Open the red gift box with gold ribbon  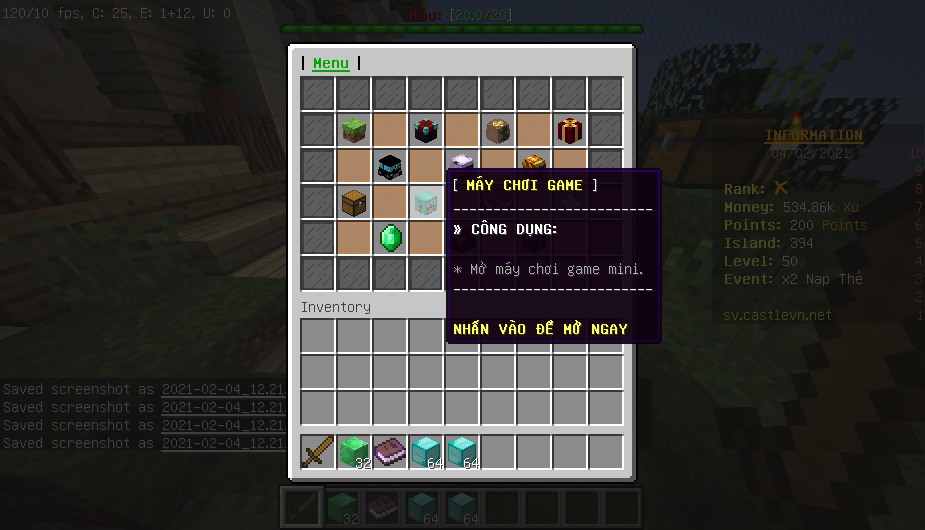tap(570, 130)
